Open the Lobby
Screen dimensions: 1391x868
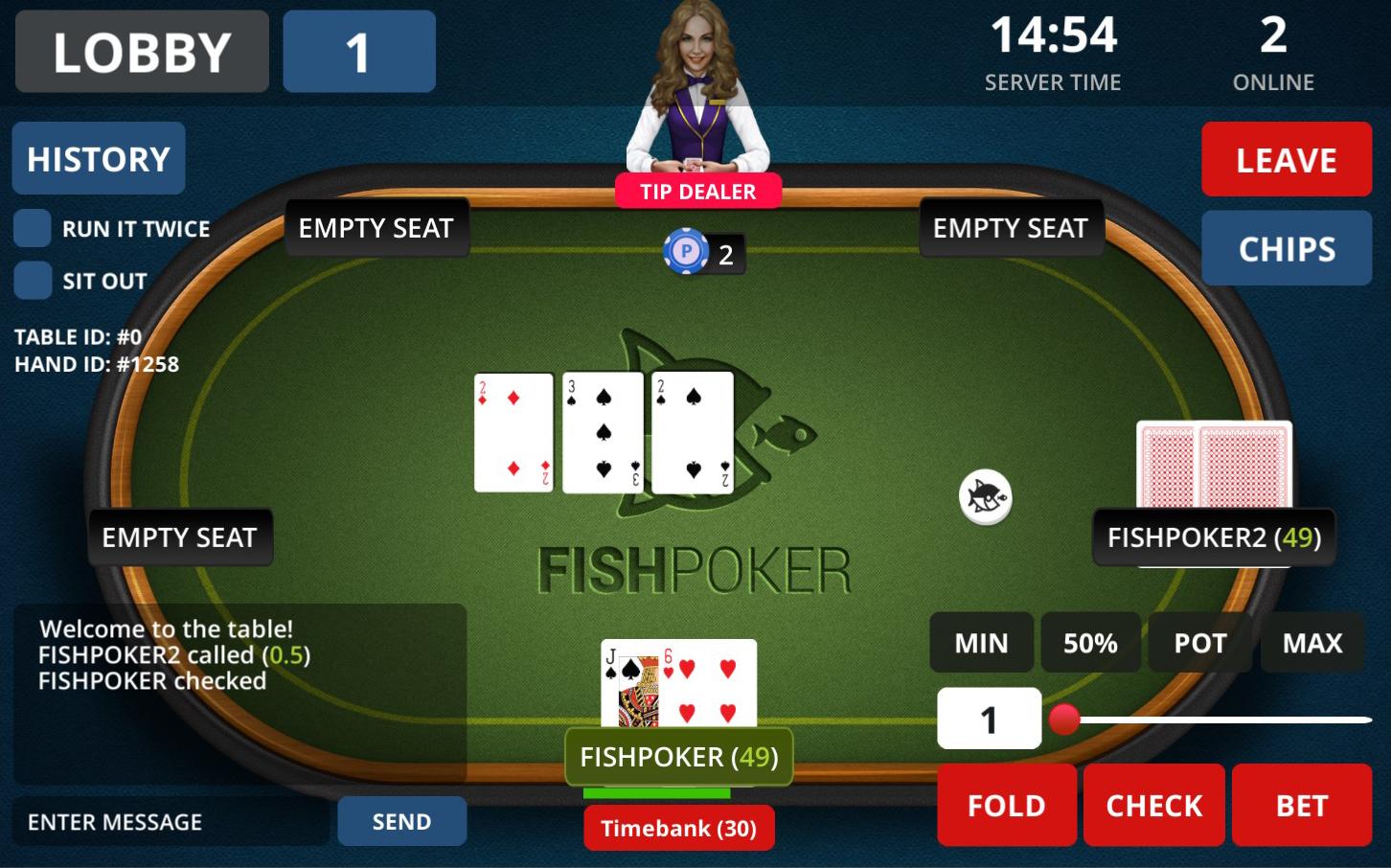coord(141,52)
